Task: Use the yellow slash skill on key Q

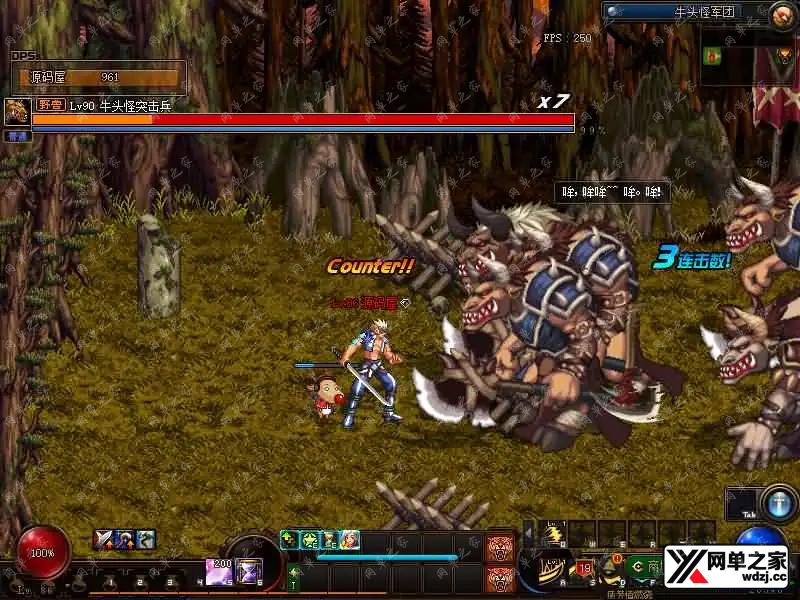Action: point(553,535)
